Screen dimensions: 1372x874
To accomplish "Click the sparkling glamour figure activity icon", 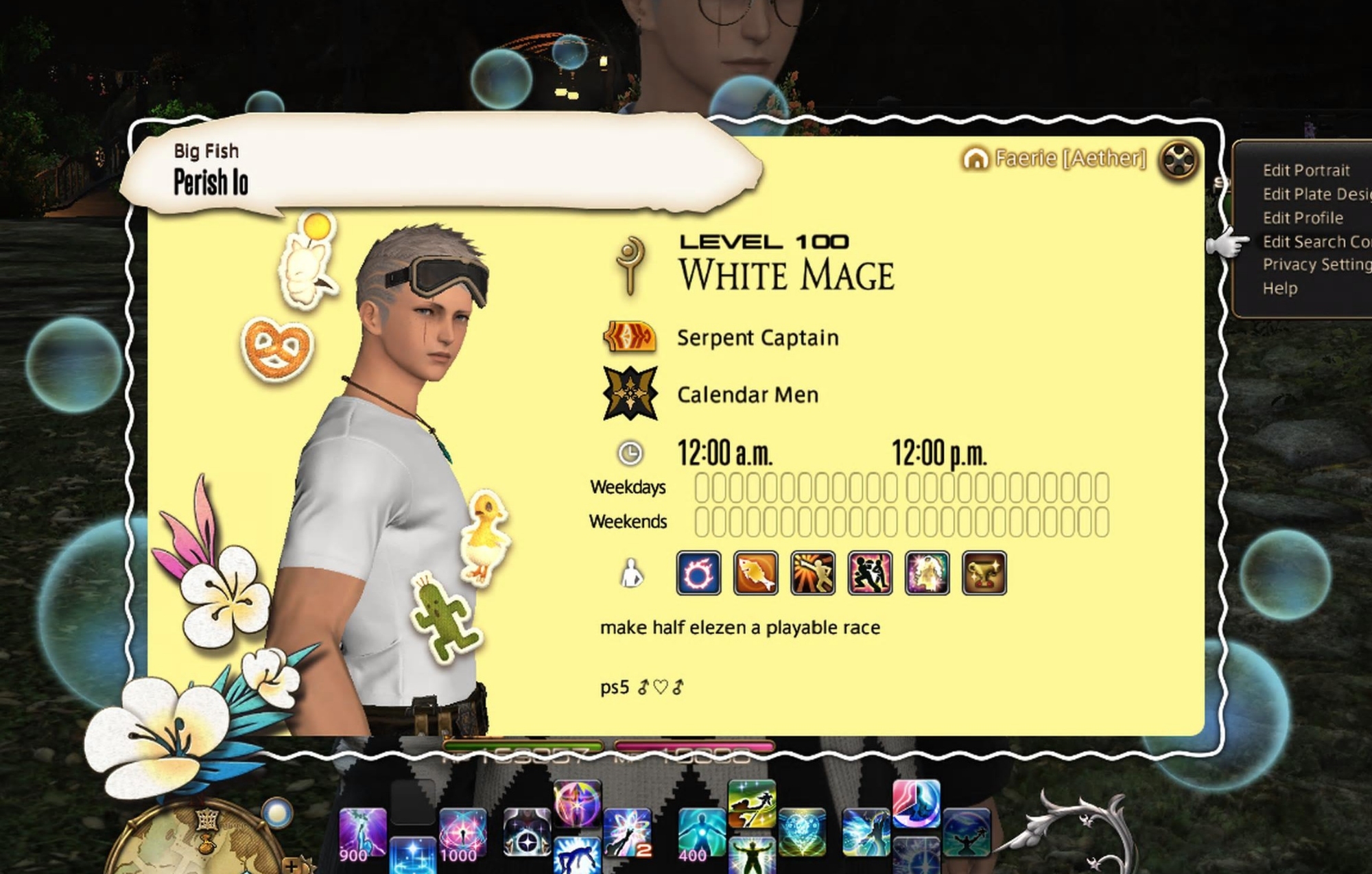I will [927, 573].
